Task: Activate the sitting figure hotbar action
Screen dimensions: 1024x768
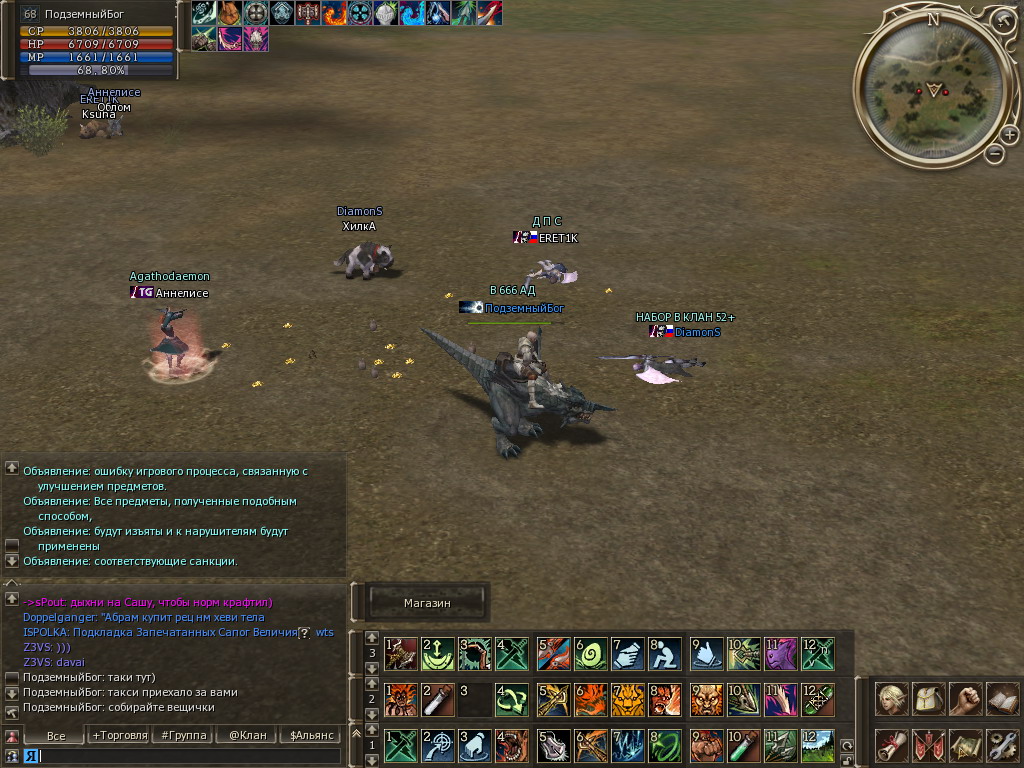Action: (664, 654)
